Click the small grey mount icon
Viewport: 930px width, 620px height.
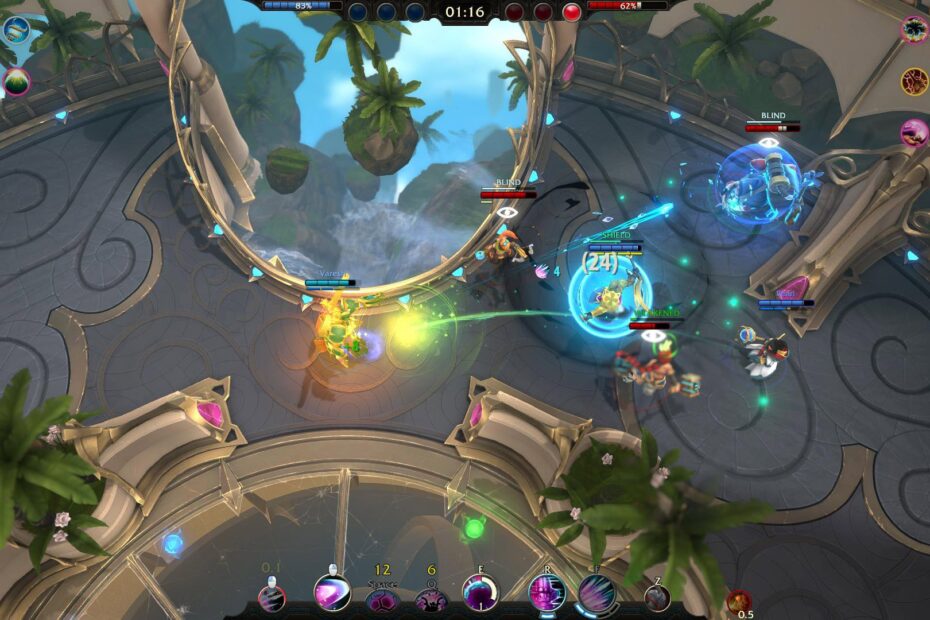click(656, 597)
